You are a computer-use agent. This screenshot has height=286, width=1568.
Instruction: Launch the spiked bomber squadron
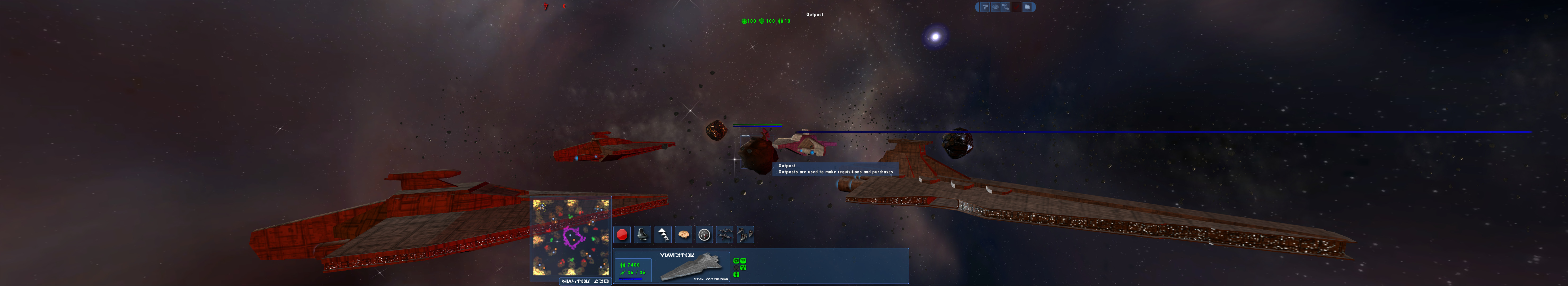coord(746,234)
